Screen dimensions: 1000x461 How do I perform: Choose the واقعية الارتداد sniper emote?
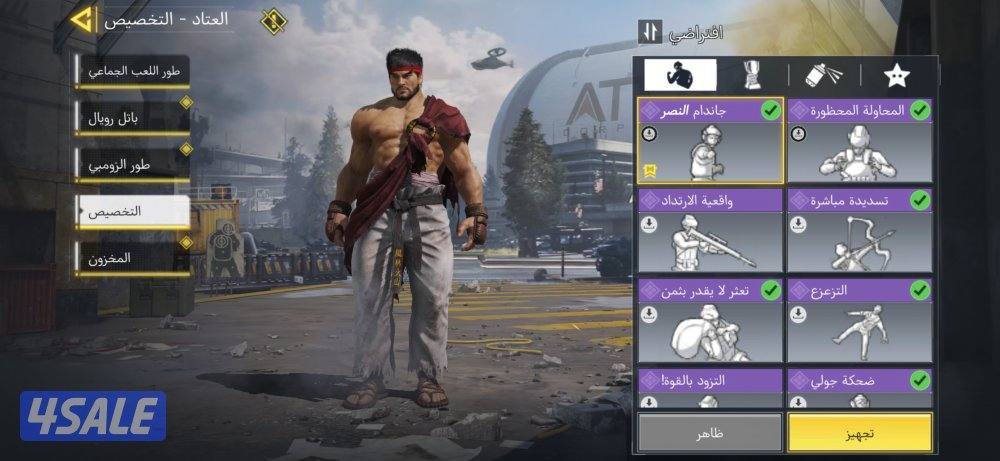[x=710, y=231]
